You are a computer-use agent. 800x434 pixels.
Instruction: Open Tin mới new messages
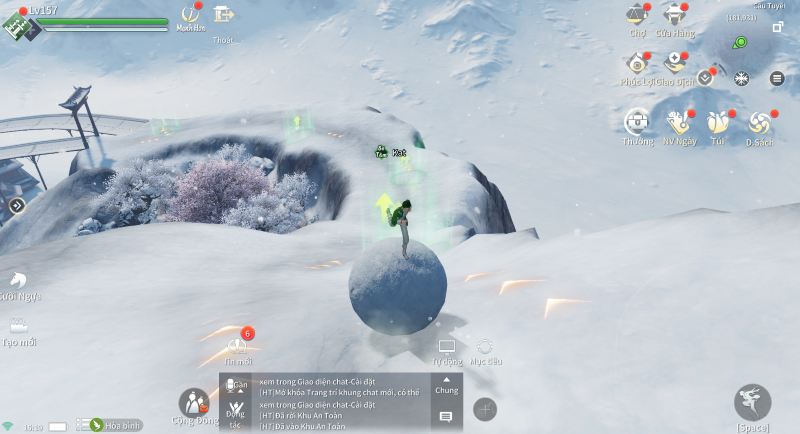(x=239, y=346)
